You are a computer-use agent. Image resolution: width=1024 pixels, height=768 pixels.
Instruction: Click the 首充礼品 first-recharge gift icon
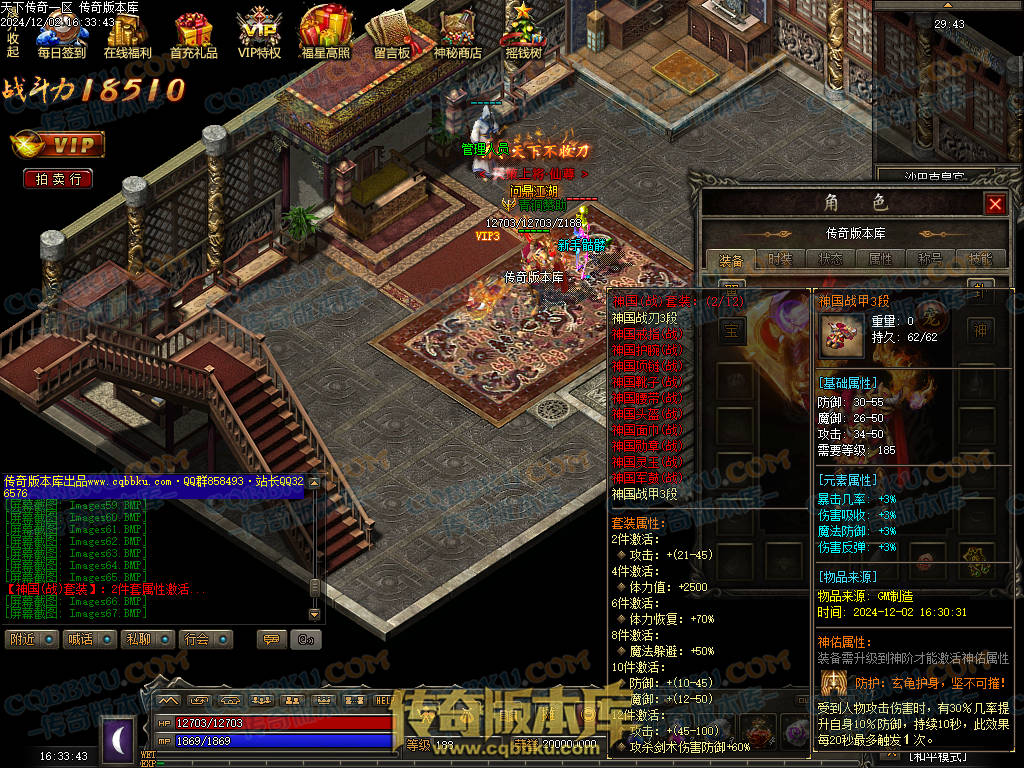[x=193, y=36]
